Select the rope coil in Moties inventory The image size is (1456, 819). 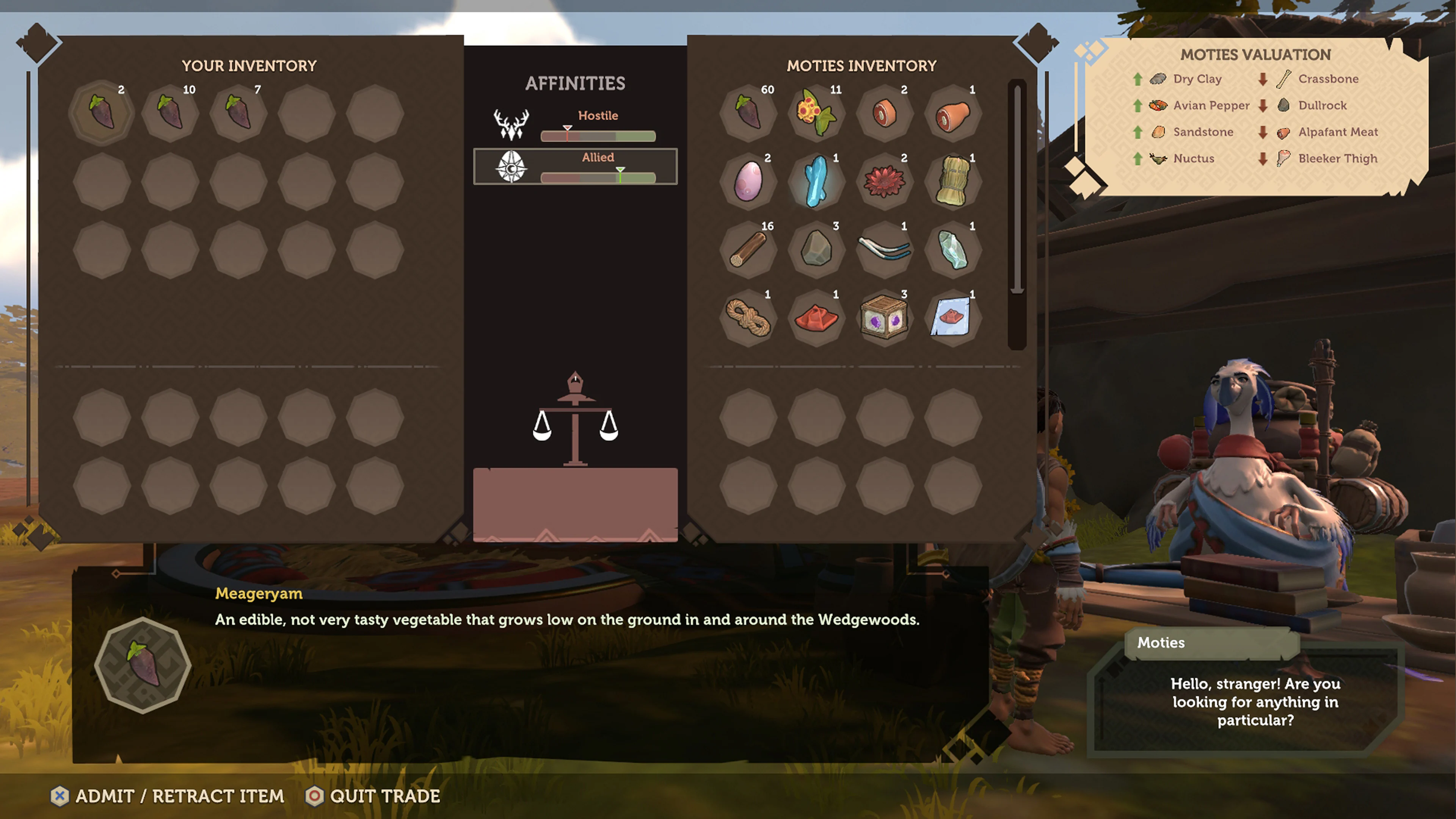click(747, 317)
